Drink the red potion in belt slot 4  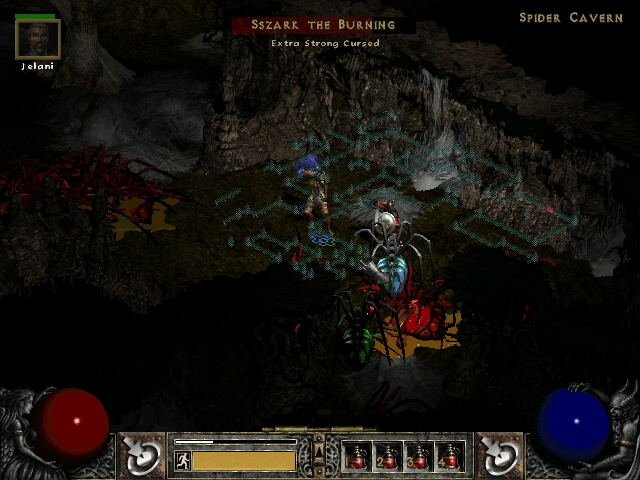pyautogui.click(x=450, y=457)
